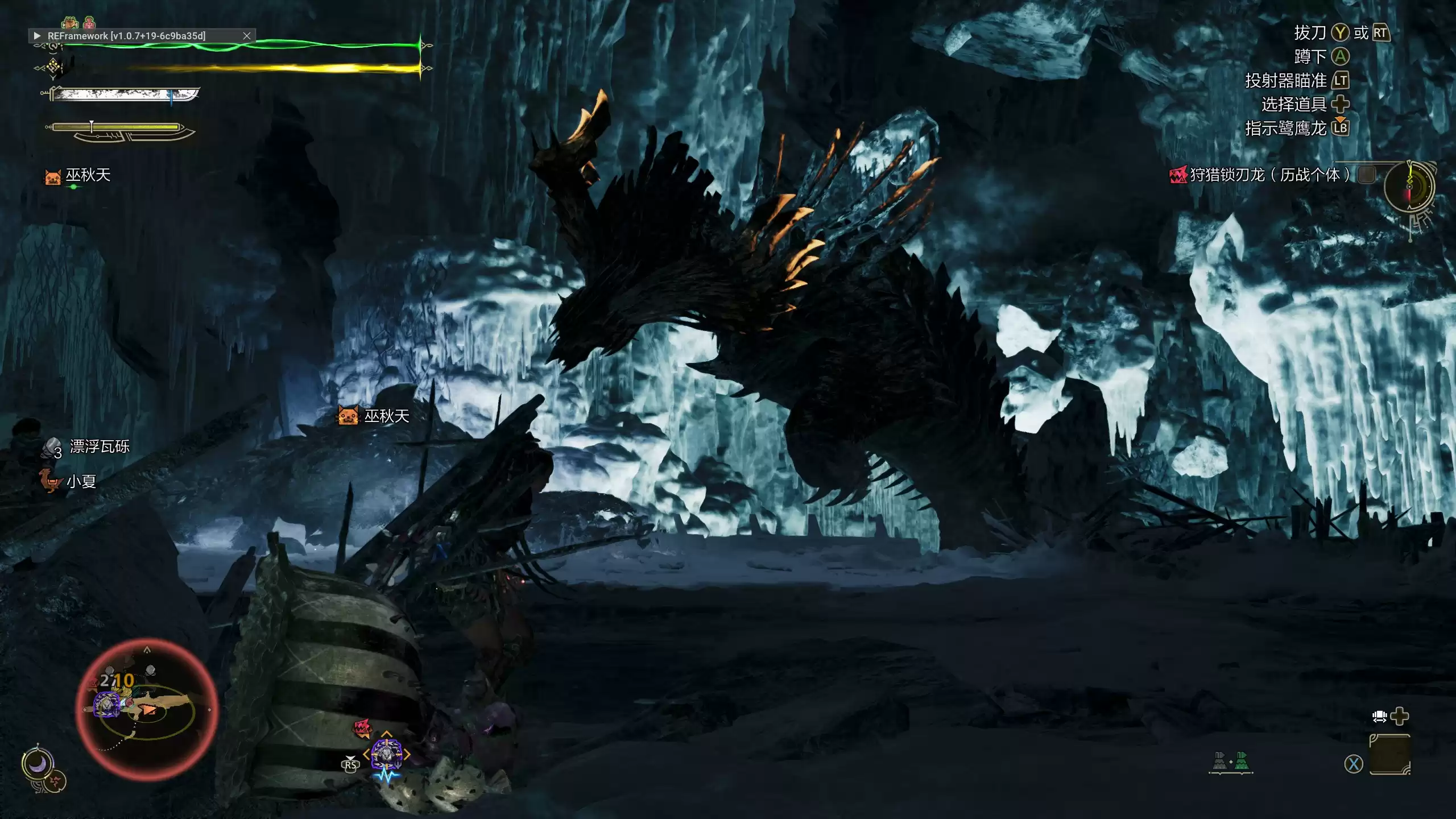Close the REFramework overlay window

coord(247,36)
